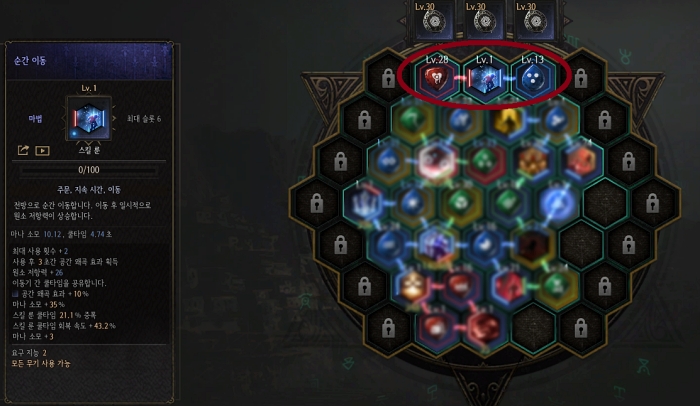Select the Lv.13 blue droplet rune
Image resolution: width=700 pixels, height=406 pixels.
coord(533,79)
